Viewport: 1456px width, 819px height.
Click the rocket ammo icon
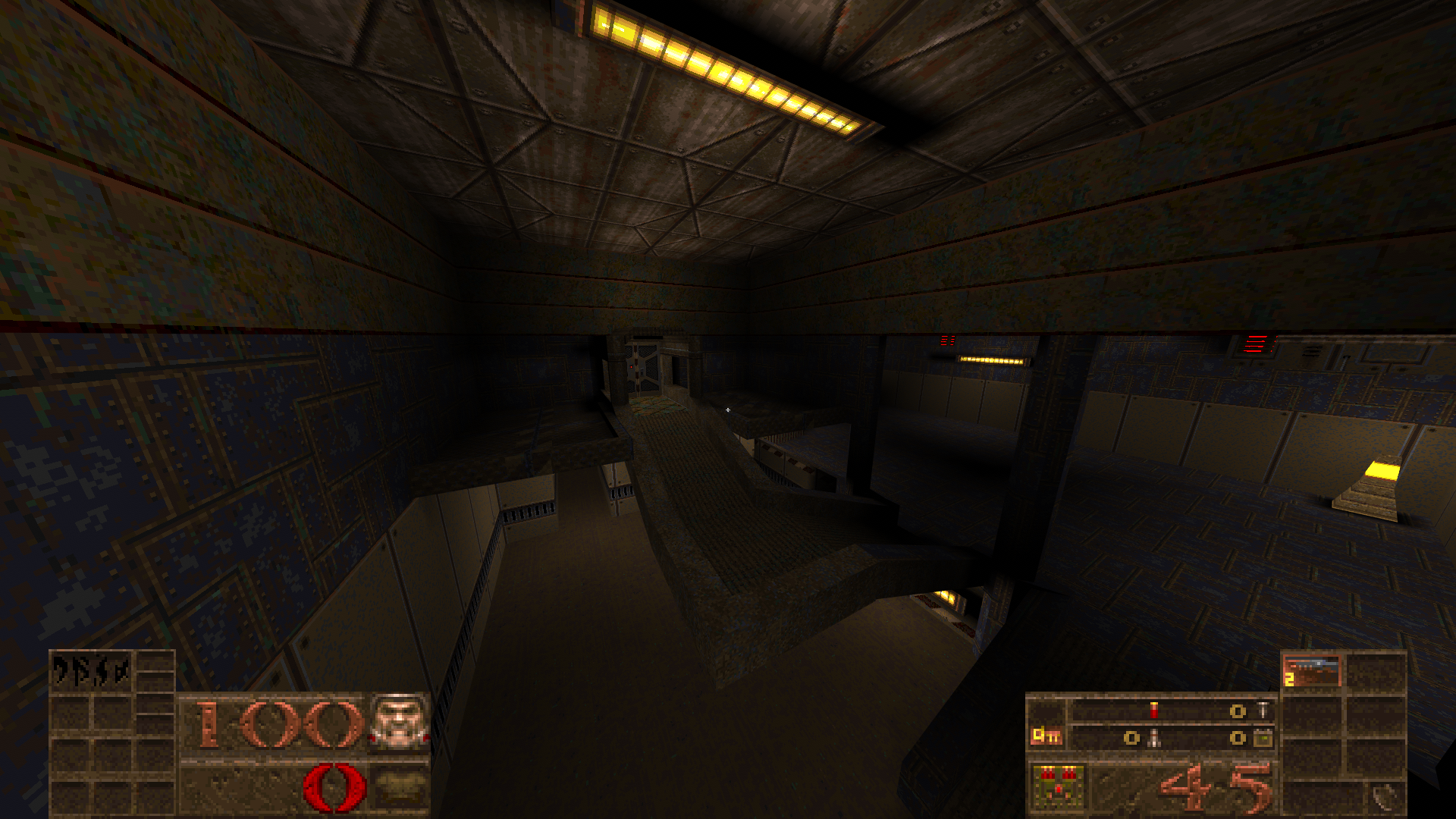tap(1154, 739)
